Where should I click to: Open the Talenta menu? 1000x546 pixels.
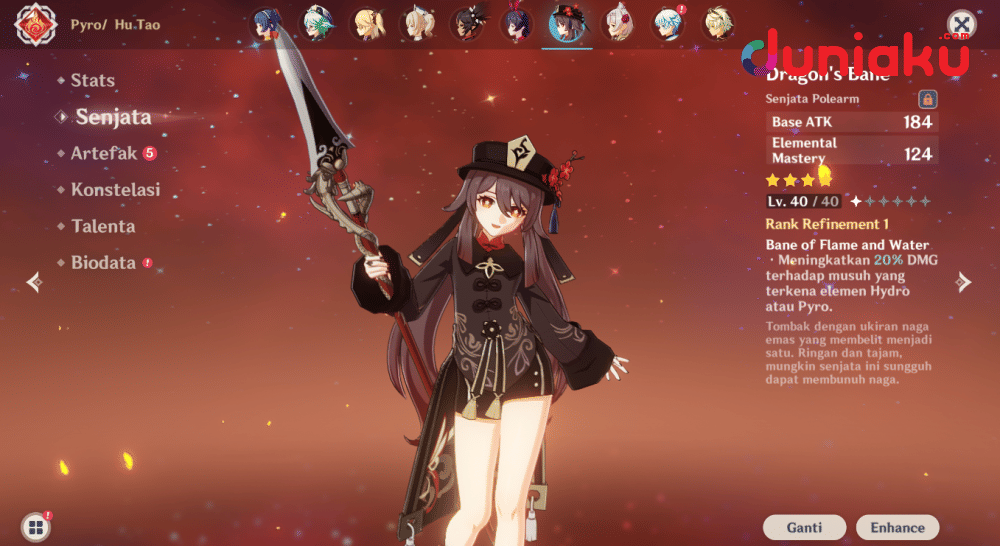point(102,227)
